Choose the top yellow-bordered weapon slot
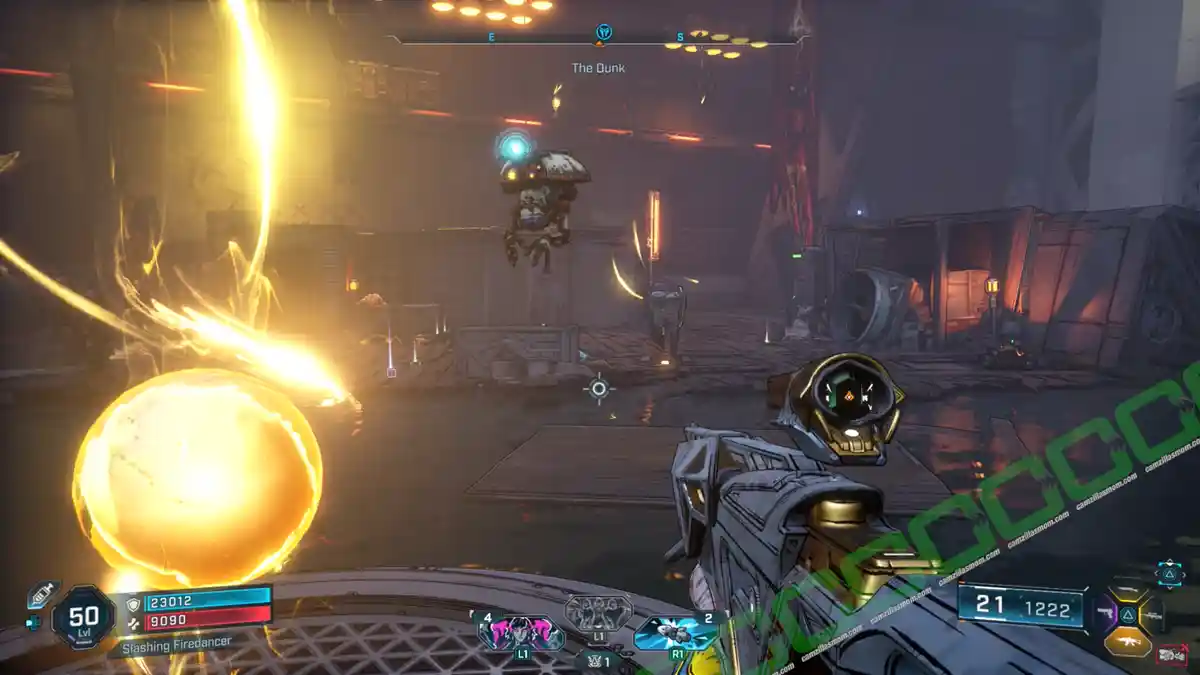This screenshot has height=675, width=1200. click(1128, 592)
